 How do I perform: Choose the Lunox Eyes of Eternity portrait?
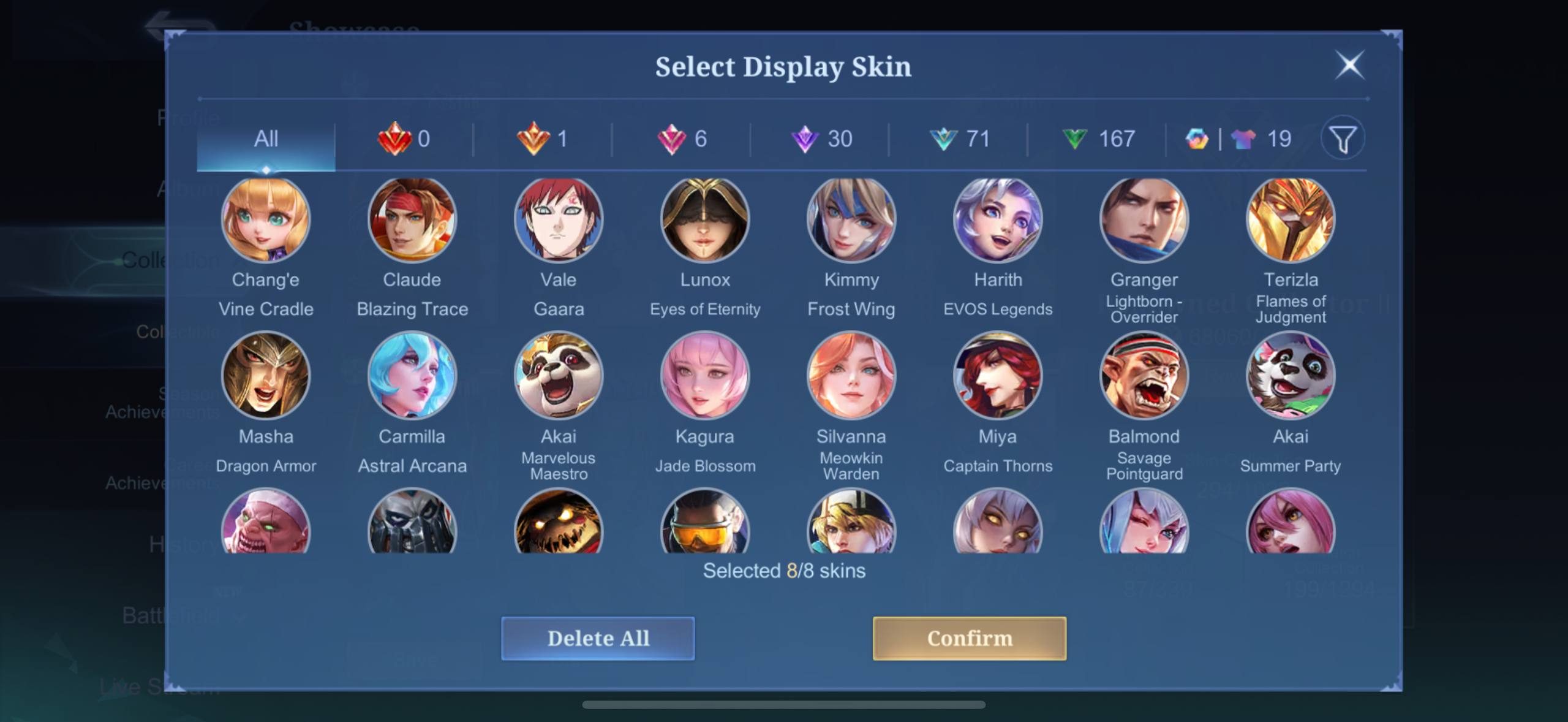pos(704,219)
